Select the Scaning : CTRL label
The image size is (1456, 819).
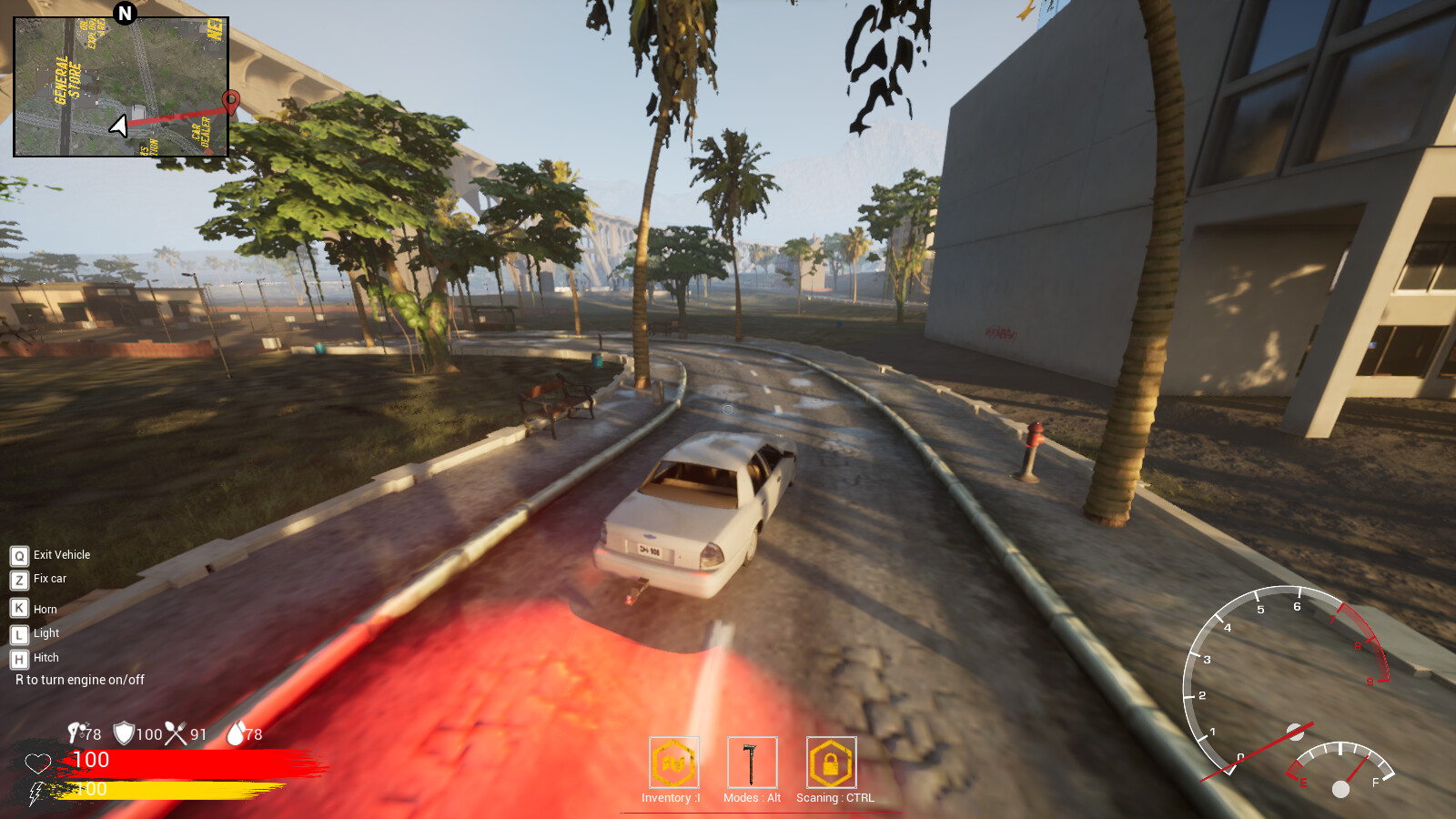(x=833, y=799)
